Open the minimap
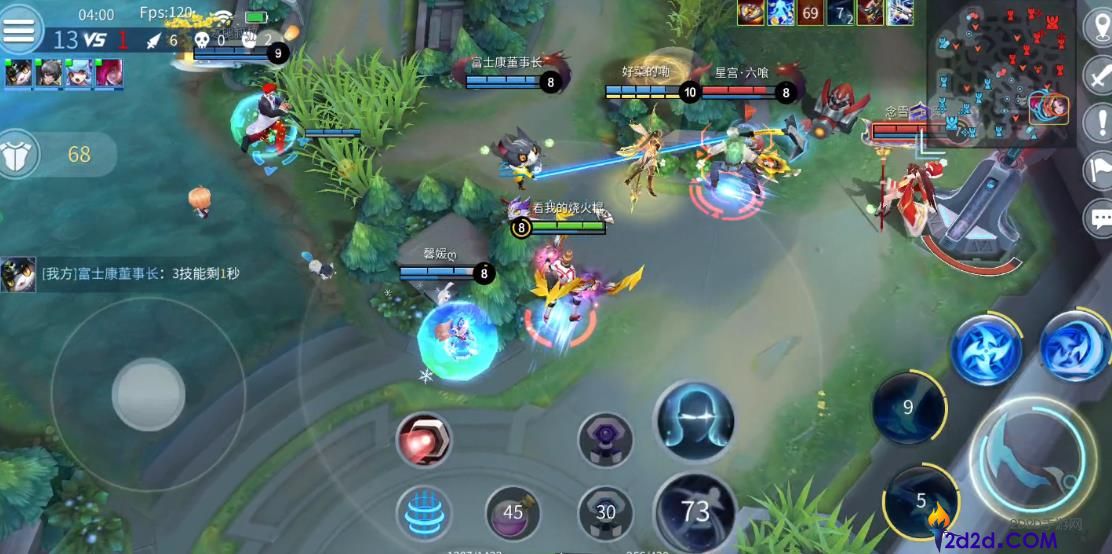Screen dimensions: 1112x554 (1000, 72)
